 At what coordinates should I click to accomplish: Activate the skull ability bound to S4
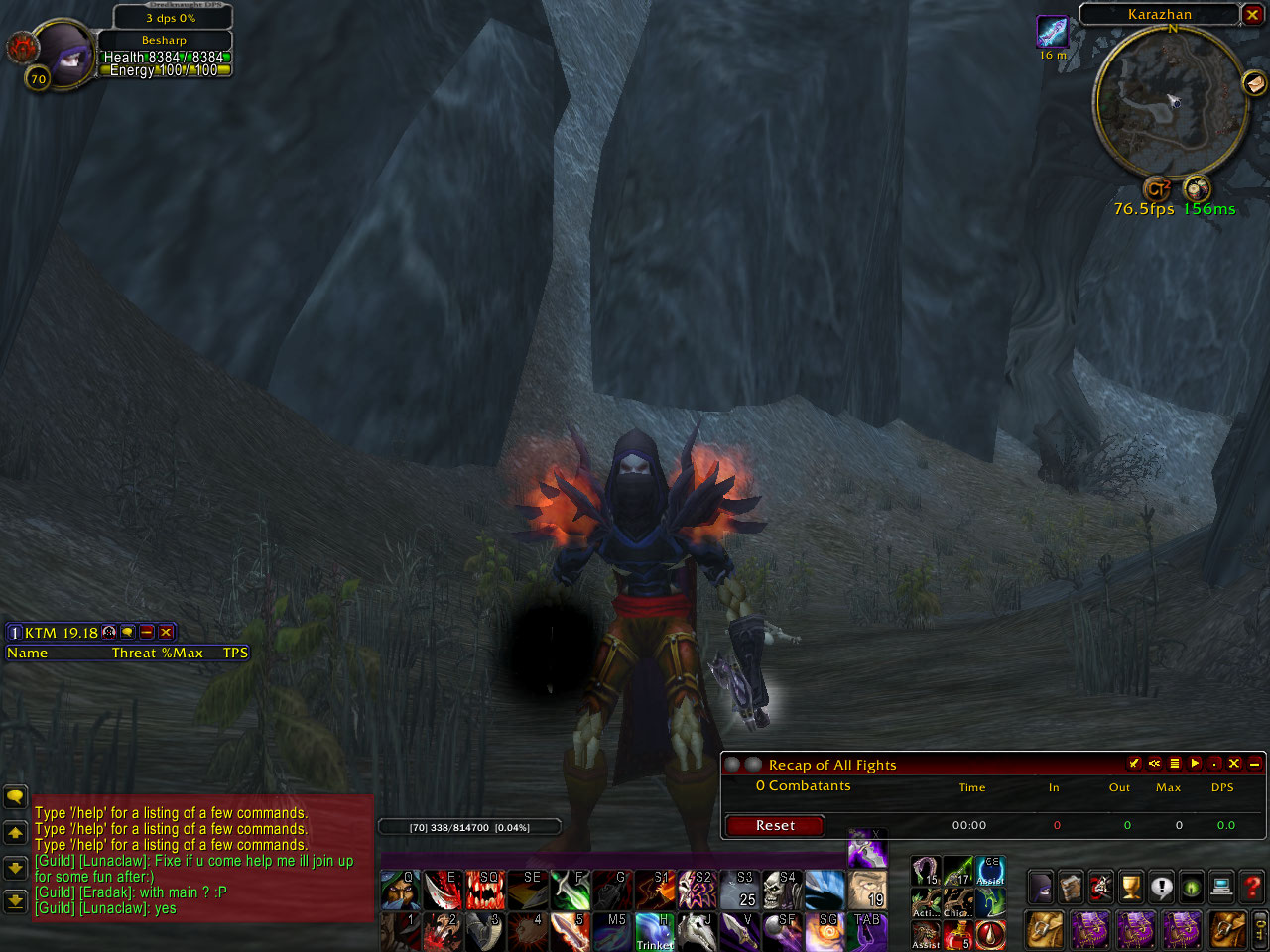[x=780, y=890]
